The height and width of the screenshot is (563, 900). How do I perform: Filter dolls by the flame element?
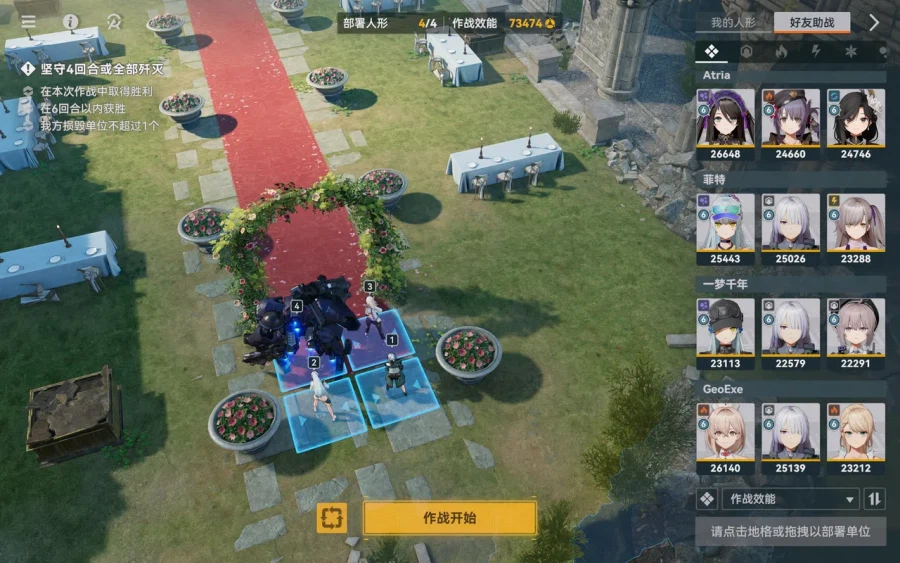tap(781, 51)
